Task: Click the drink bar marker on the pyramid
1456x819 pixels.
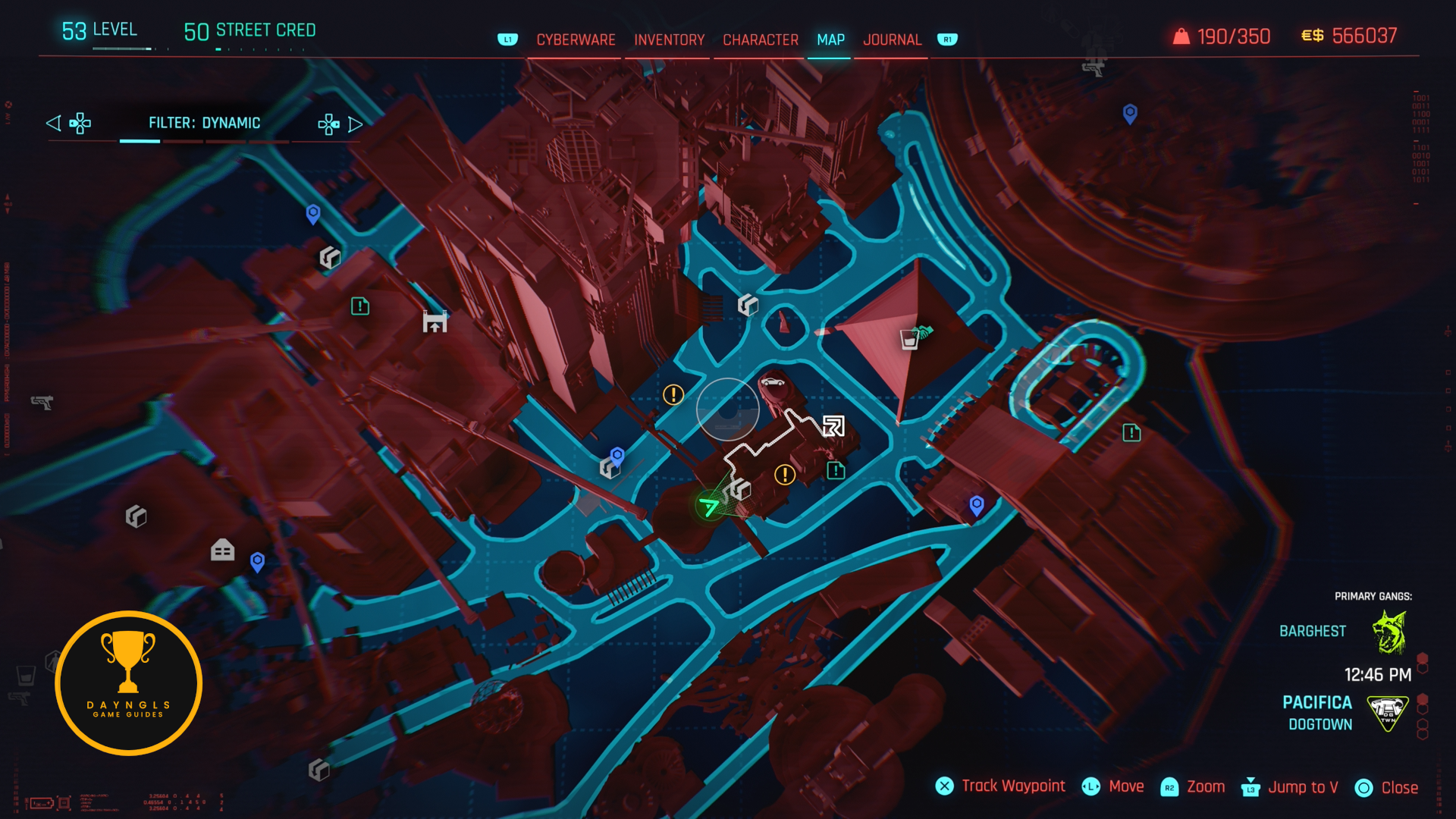Action: 909,339
